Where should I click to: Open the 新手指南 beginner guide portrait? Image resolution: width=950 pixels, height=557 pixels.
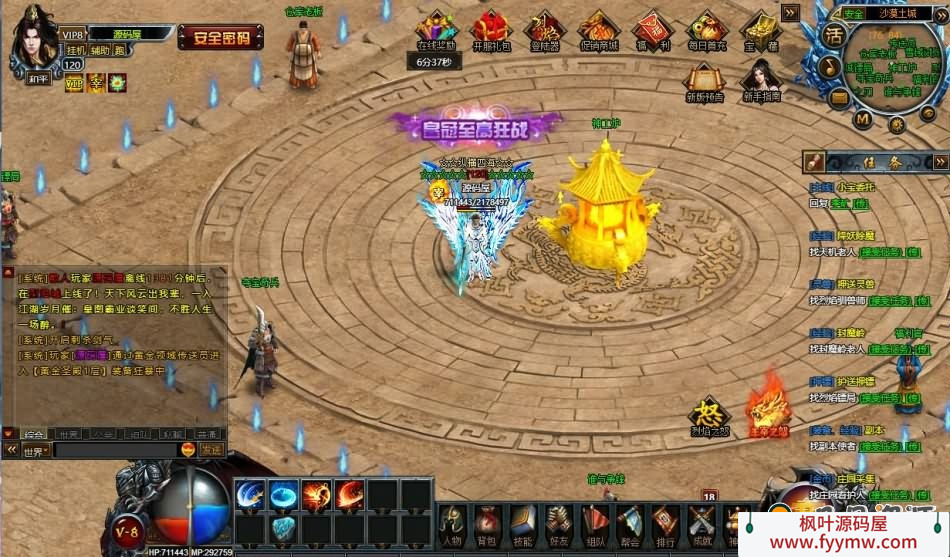(761, 80)
